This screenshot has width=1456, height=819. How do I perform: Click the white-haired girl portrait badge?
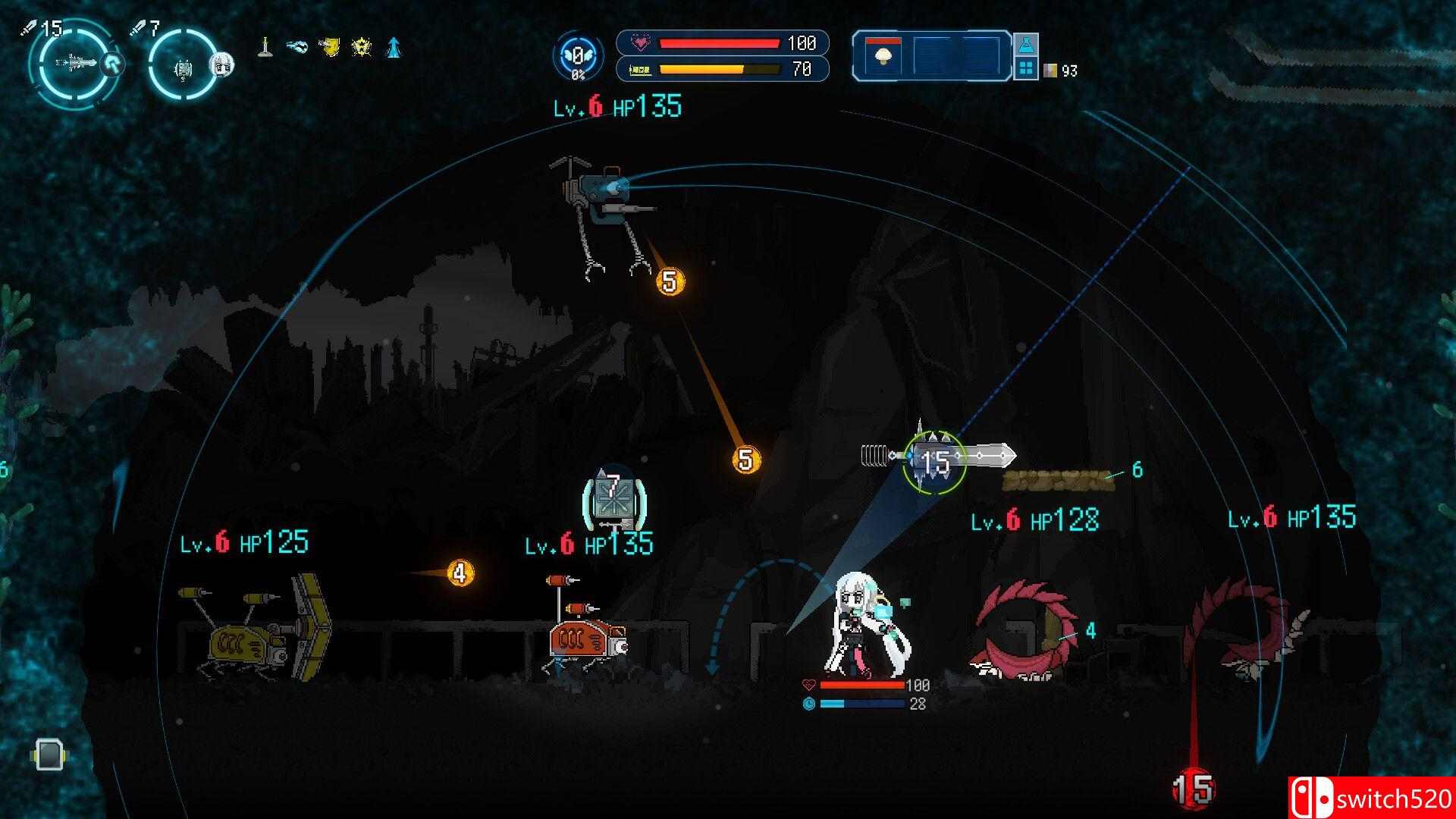[221, 64]
